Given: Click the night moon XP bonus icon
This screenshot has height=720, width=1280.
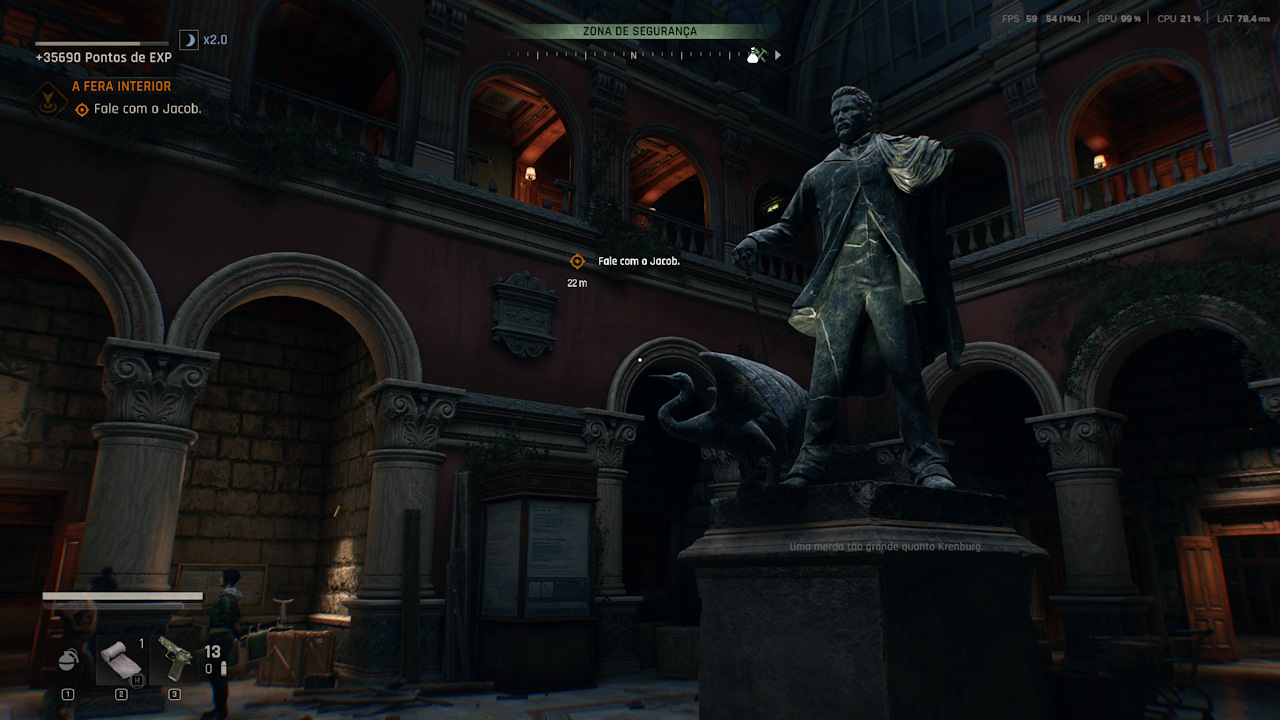Looking at the screenshot, I should point(188,40).
